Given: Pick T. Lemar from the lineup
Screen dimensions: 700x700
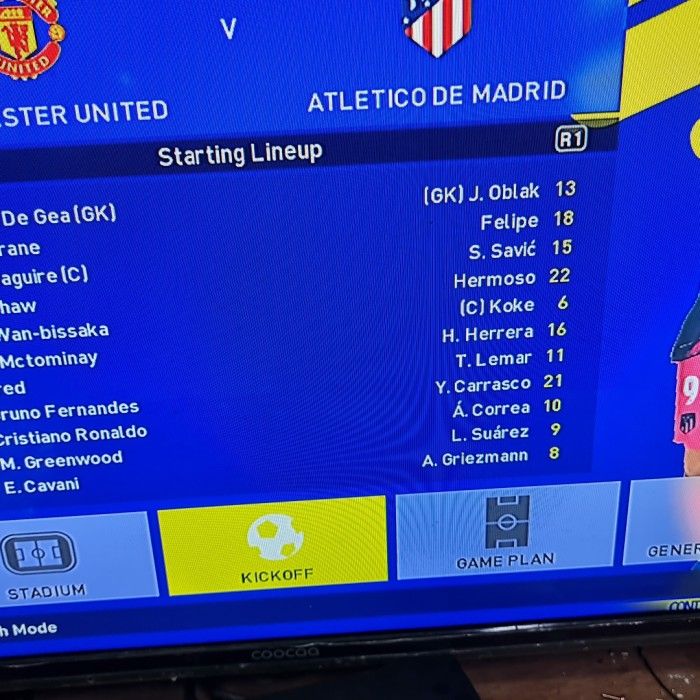Looking at the screenshot, I should [494, 359].
